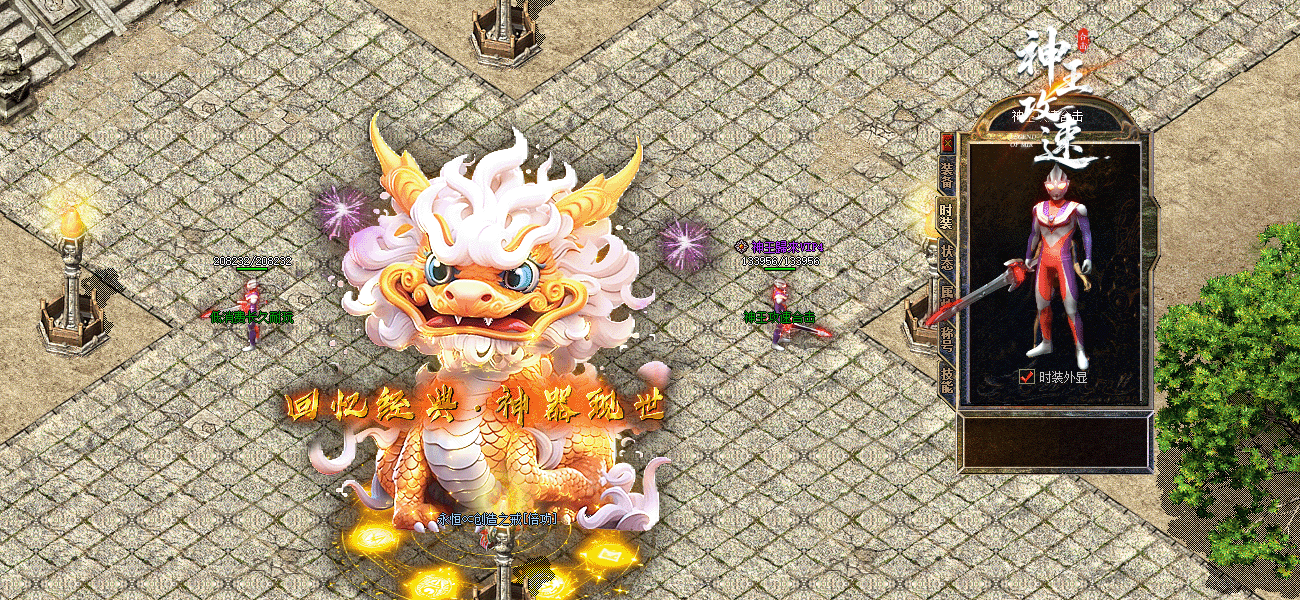
Task: Toggle the 时装外显 checkbox
Action: 1026,377
